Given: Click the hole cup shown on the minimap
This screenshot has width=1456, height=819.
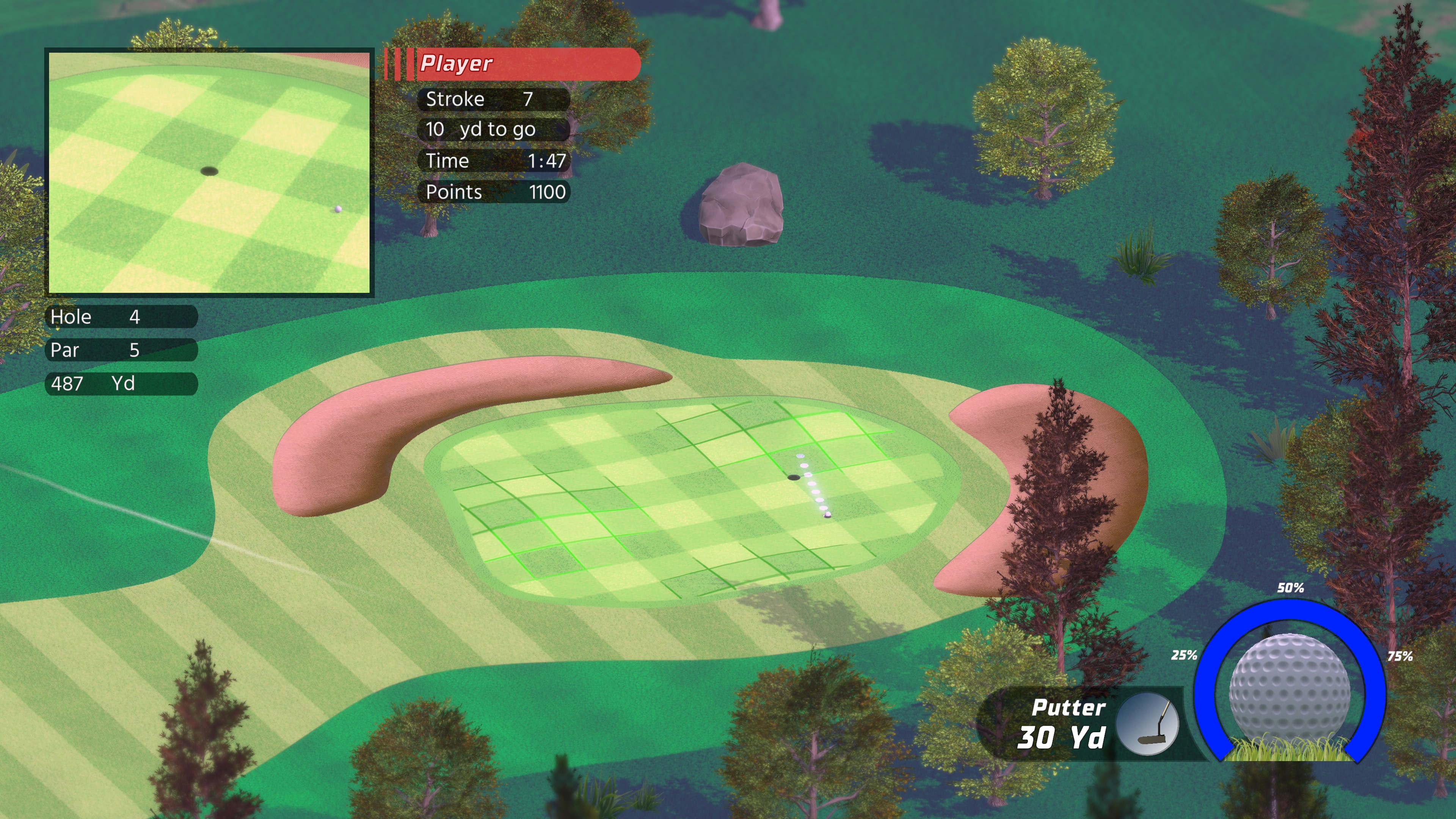Looking at the screenshot, I should coord(210,171).
